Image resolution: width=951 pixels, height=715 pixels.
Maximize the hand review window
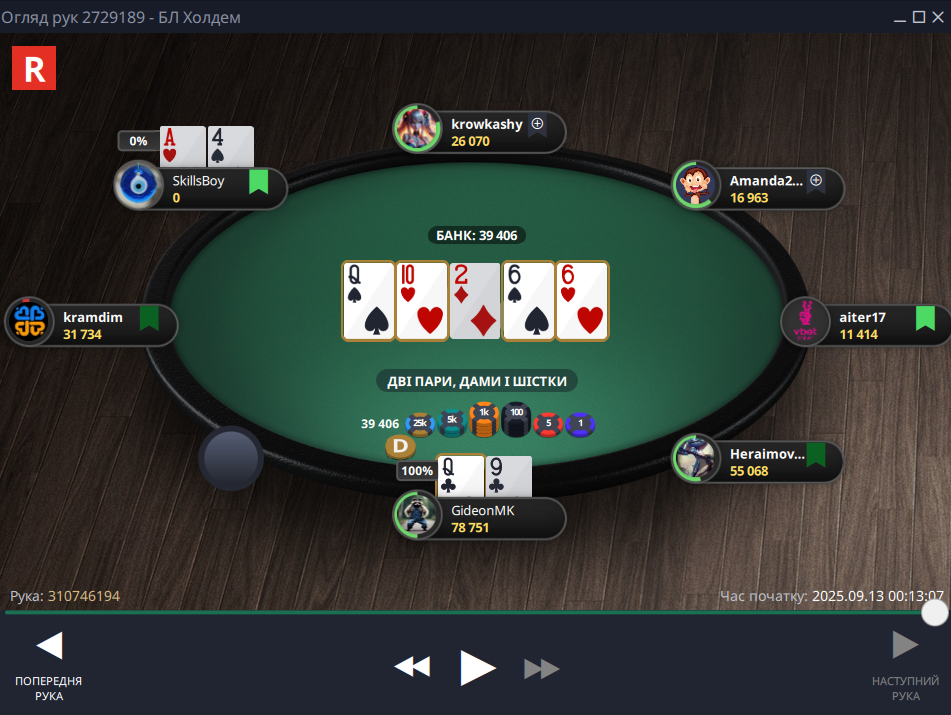(x=919, y=17)
